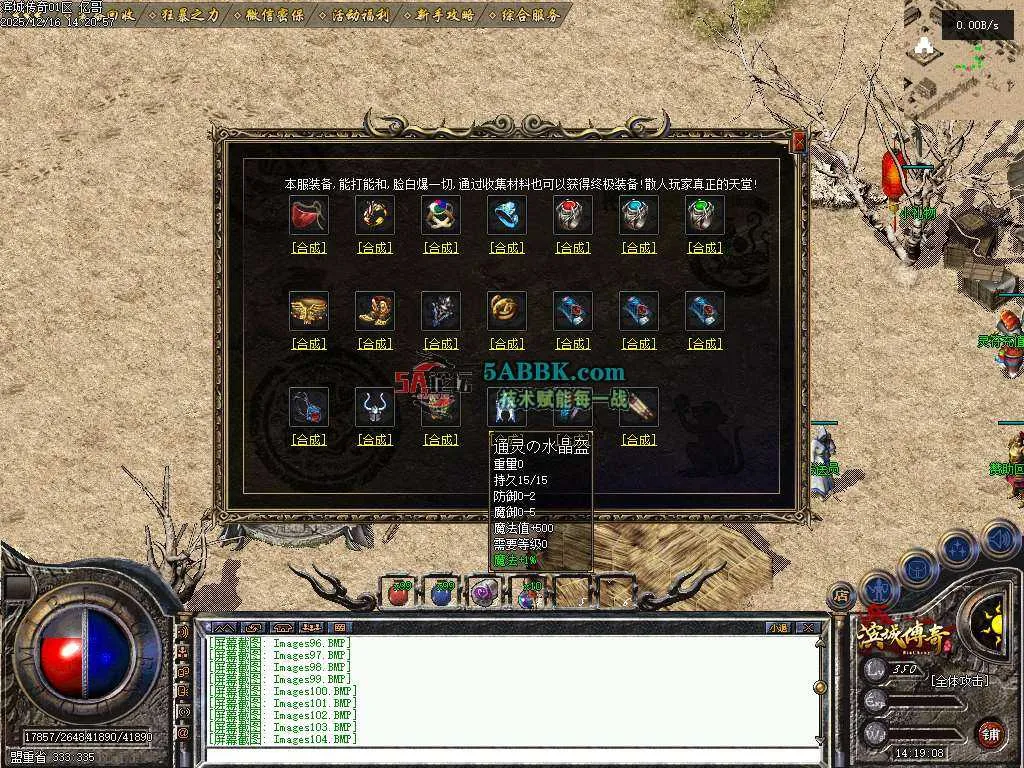
Task: Toggle the sound speaker button
Action: coord(1000,540)
